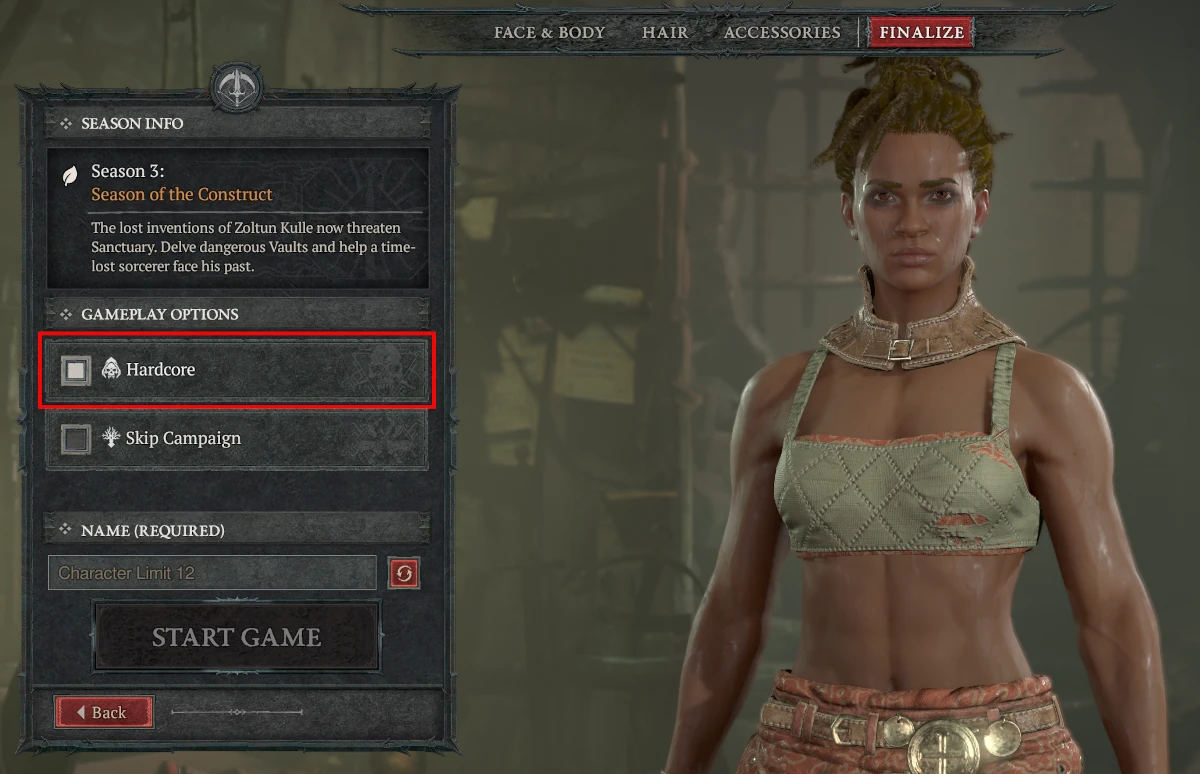The height and width of the screenshot is (774, 1200).
Task: Select the Accessories tab
Action: coord(782,32)
